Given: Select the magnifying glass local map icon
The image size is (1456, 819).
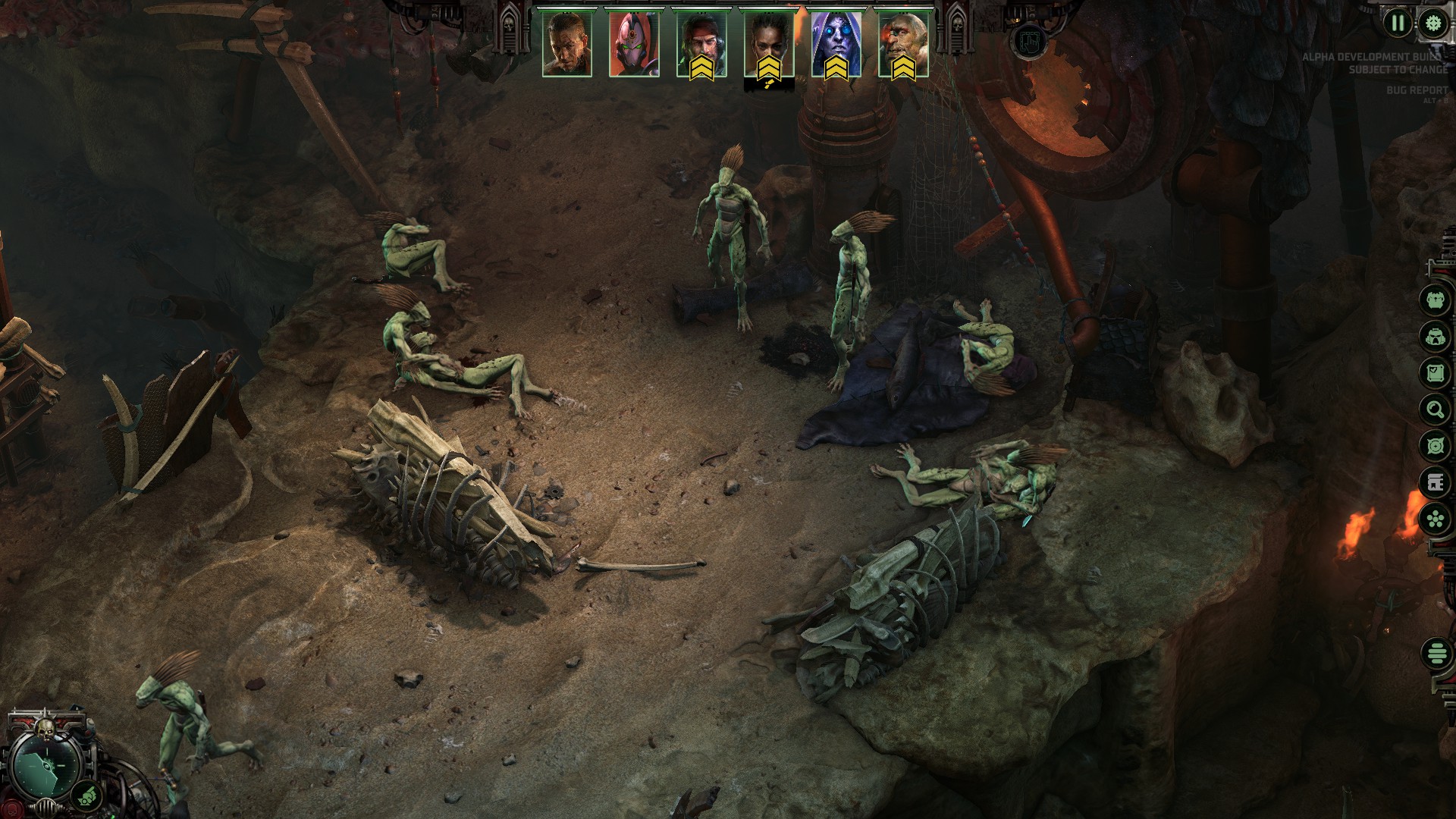Looking at the screenshot, I should (x=1434, y=407).
